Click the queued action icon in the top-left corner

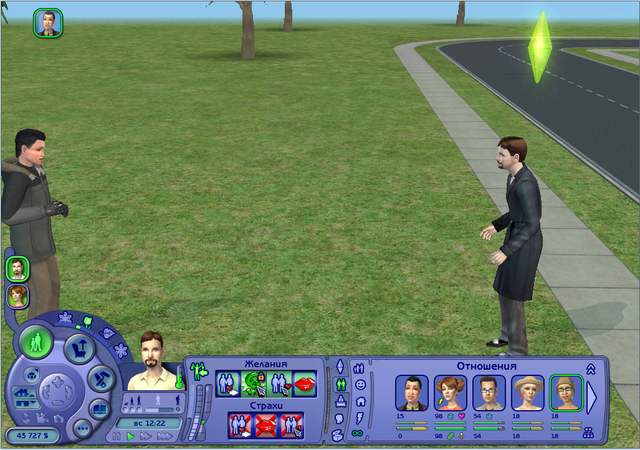click(x=48, y=23)
